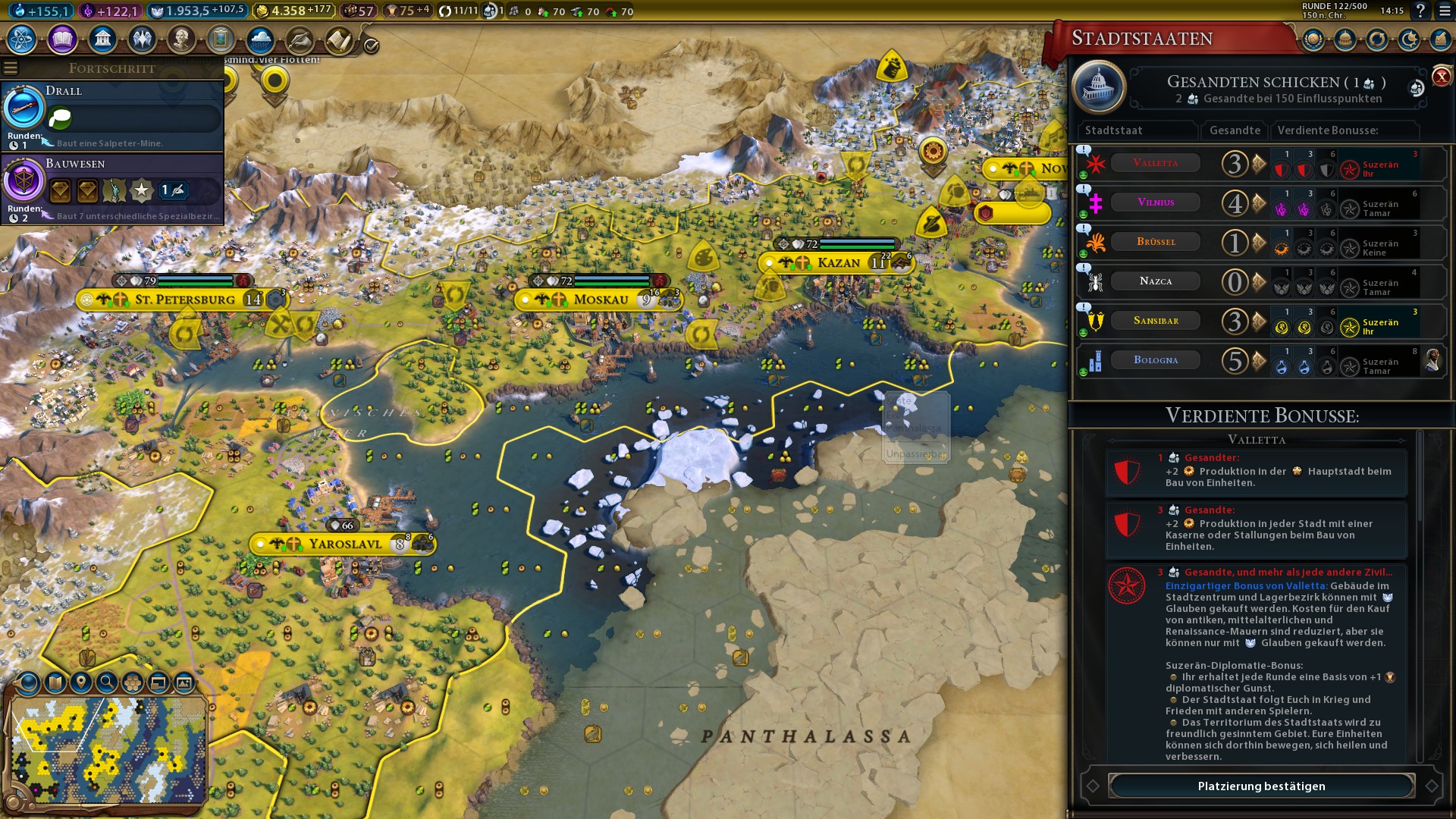Viewport: 1456px width, 819px height.
Task: Open the main hamburger menu top right
Action: pyautogui.click(x=1445, y=11)
